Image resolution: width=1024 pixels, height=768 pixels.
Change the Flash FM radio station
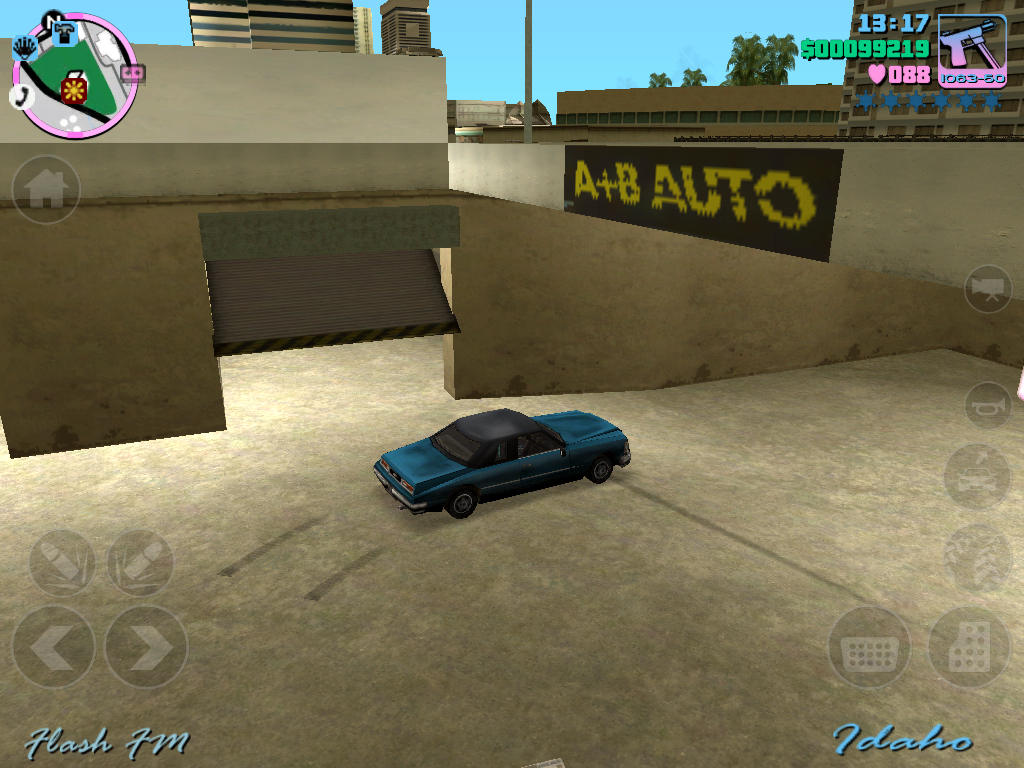click(106, 743)
